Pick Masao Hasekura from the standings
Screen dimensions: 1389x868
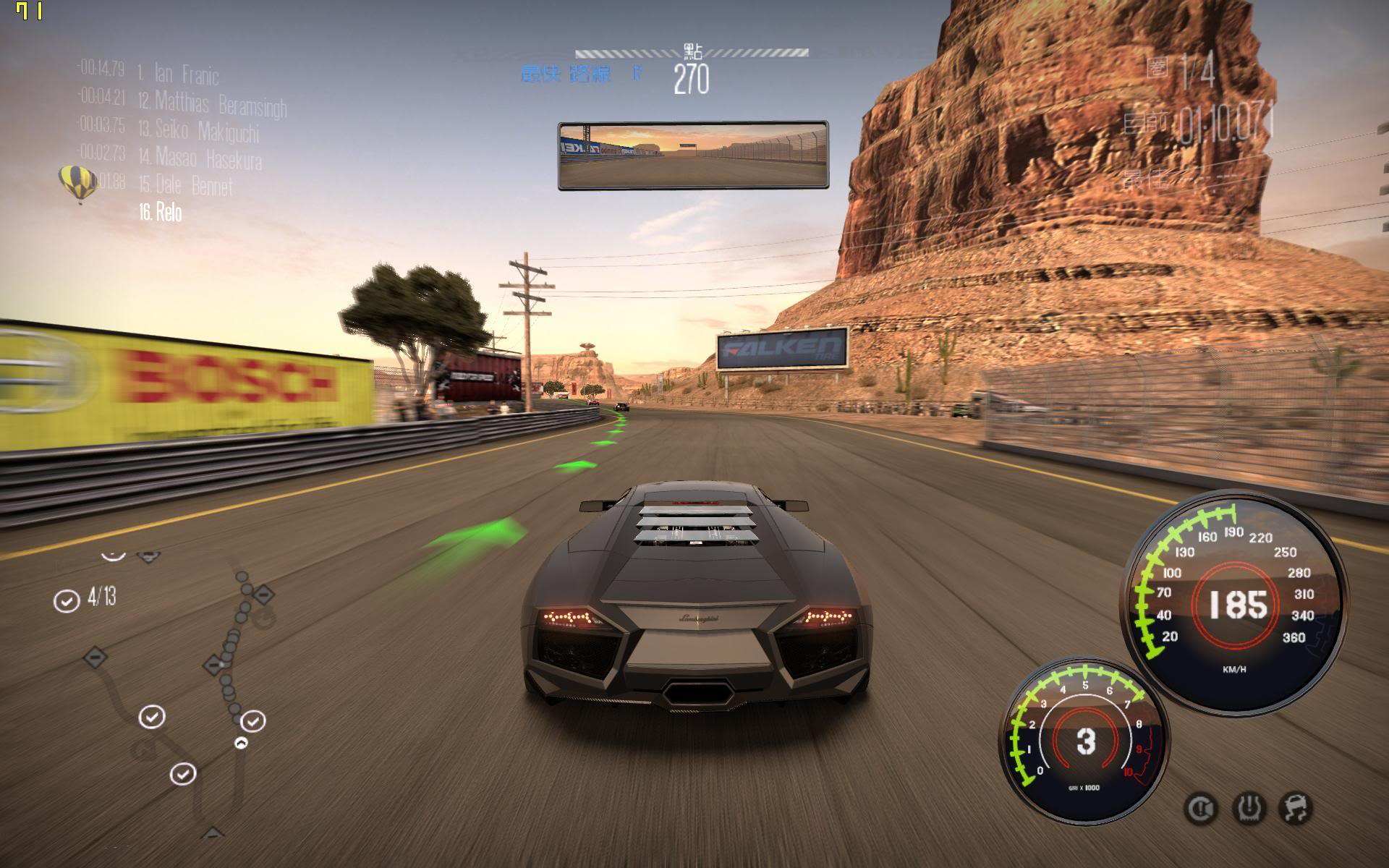[208, 158]
